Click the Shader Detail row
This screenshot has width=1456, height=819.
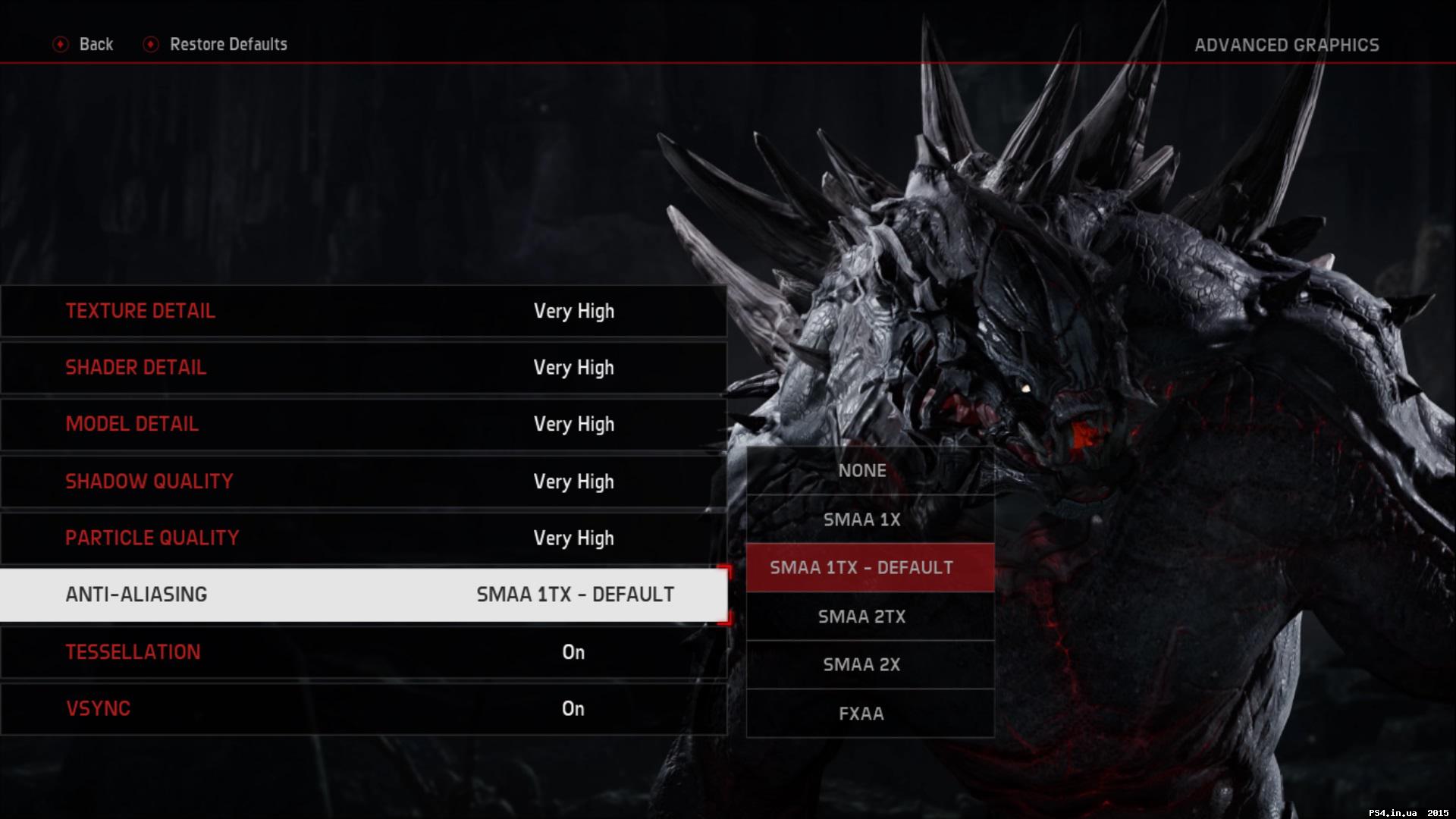pos(364,368)
